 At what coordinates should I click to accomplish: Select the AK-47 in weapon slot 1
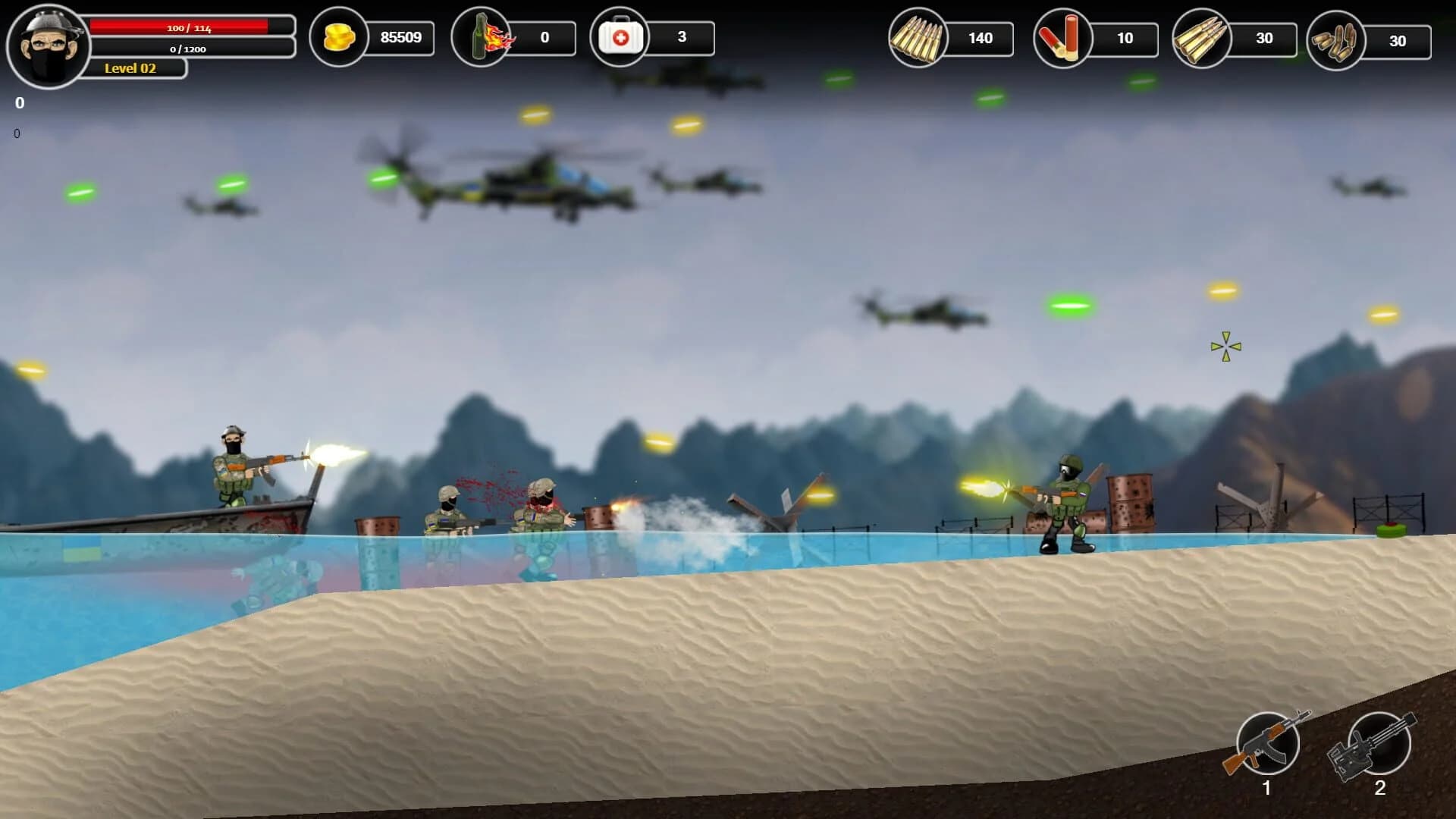[x=1268, y=743]
